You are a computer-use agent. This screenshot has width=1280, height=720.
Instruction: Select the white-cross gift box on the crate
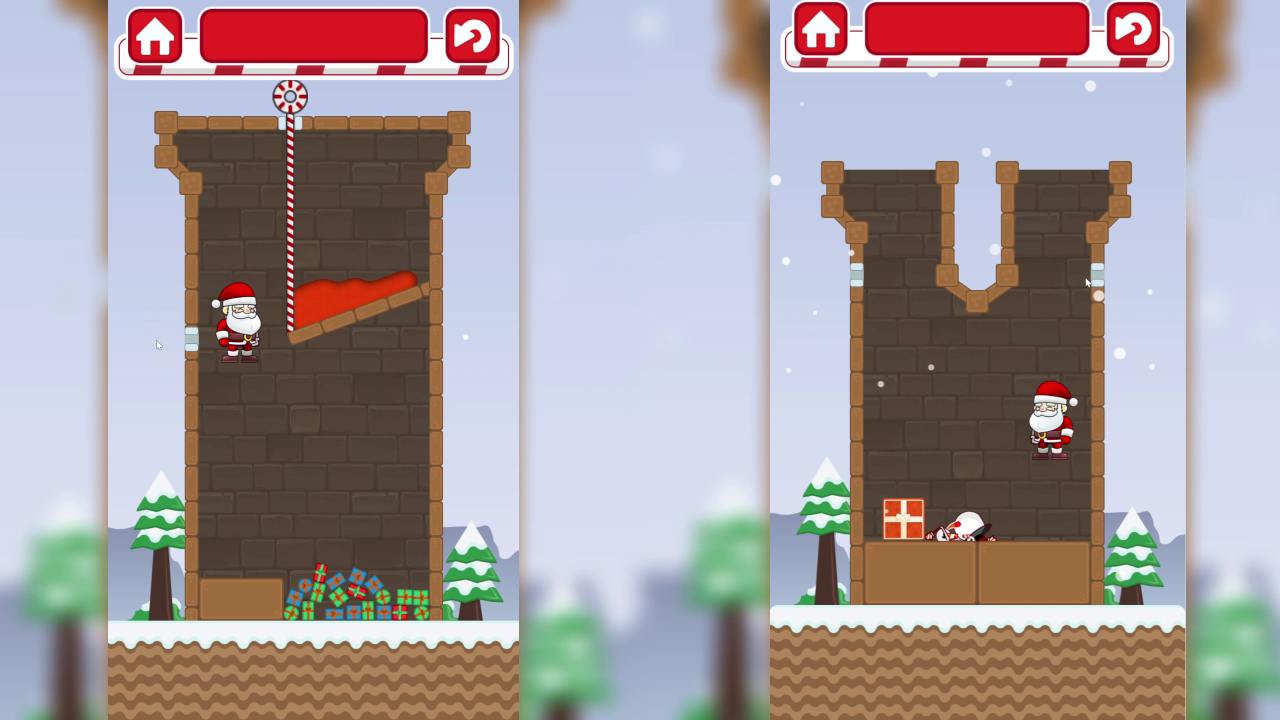tap(903, 517)
